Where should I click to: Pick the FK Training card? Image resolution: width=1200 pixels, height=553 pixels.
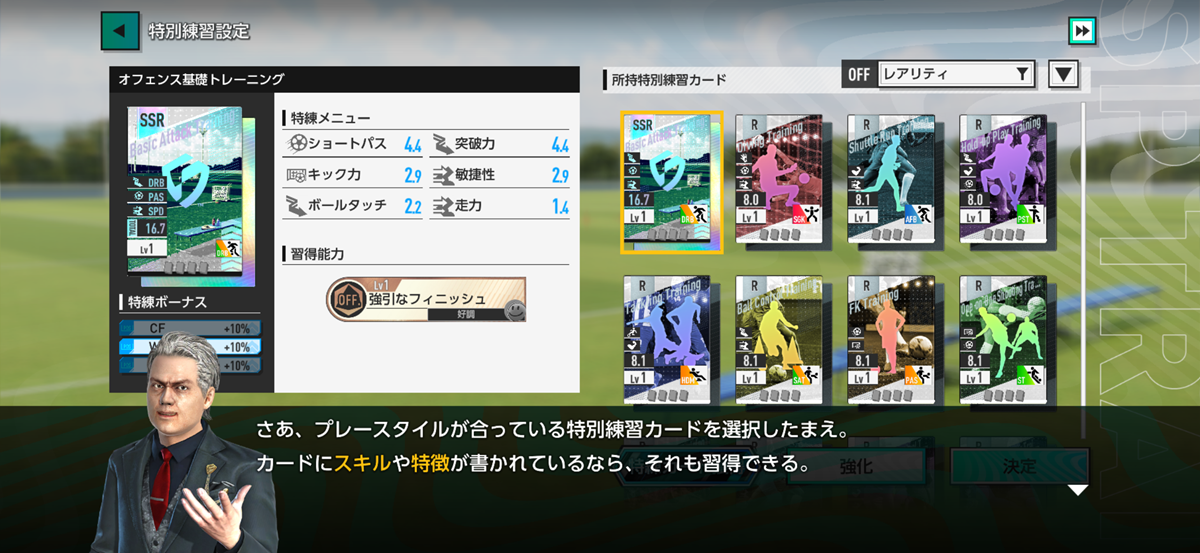click(x=891, y=338)
